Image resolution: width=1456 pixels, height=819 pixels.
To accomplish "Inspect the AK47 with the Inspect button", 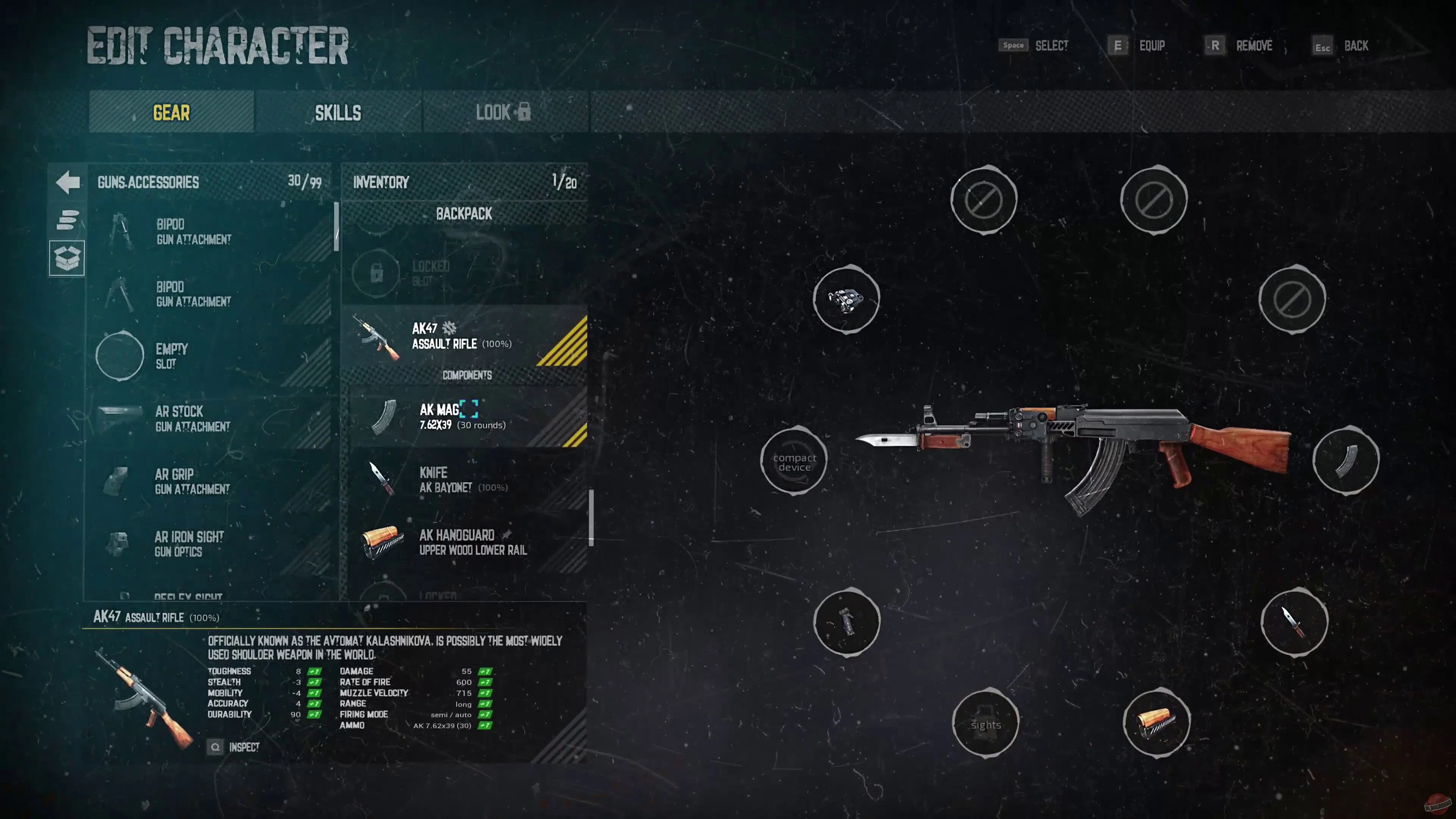I will coord(235,747).
